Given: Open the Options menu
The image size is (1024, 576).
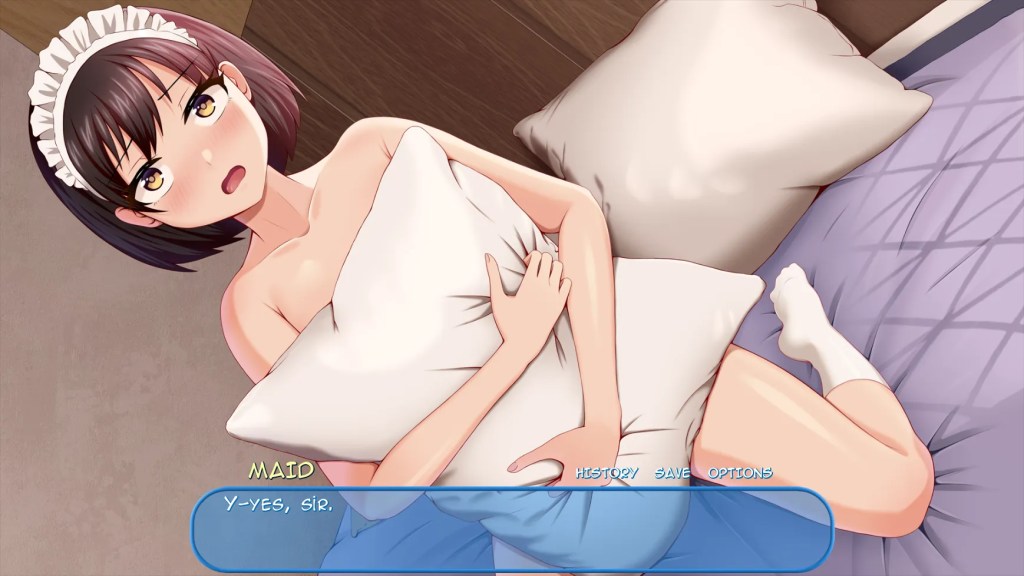Looking at the screenshot, I should [740, 473].
